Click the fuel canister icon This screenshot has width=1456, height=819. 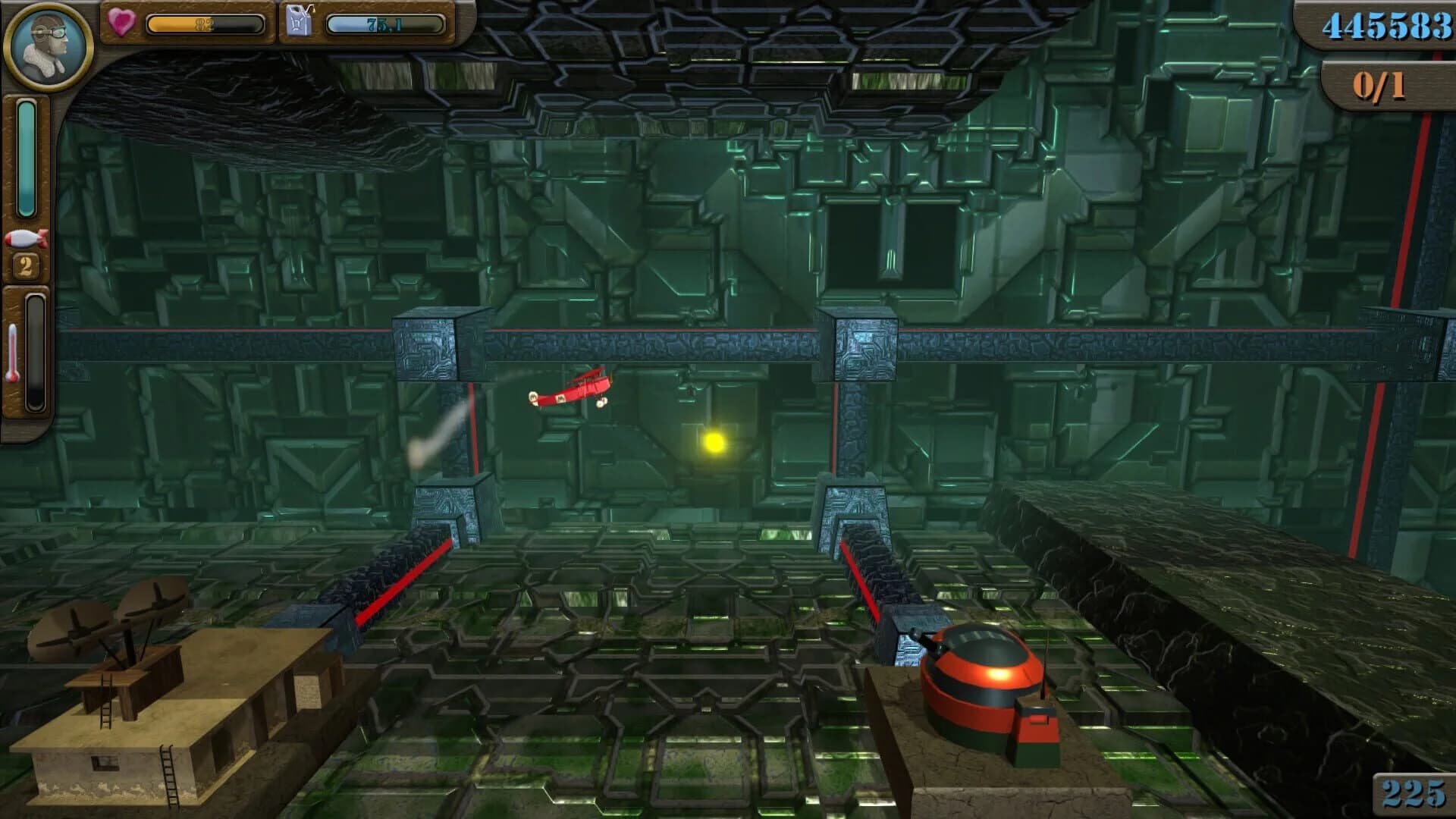pos(298,20)
